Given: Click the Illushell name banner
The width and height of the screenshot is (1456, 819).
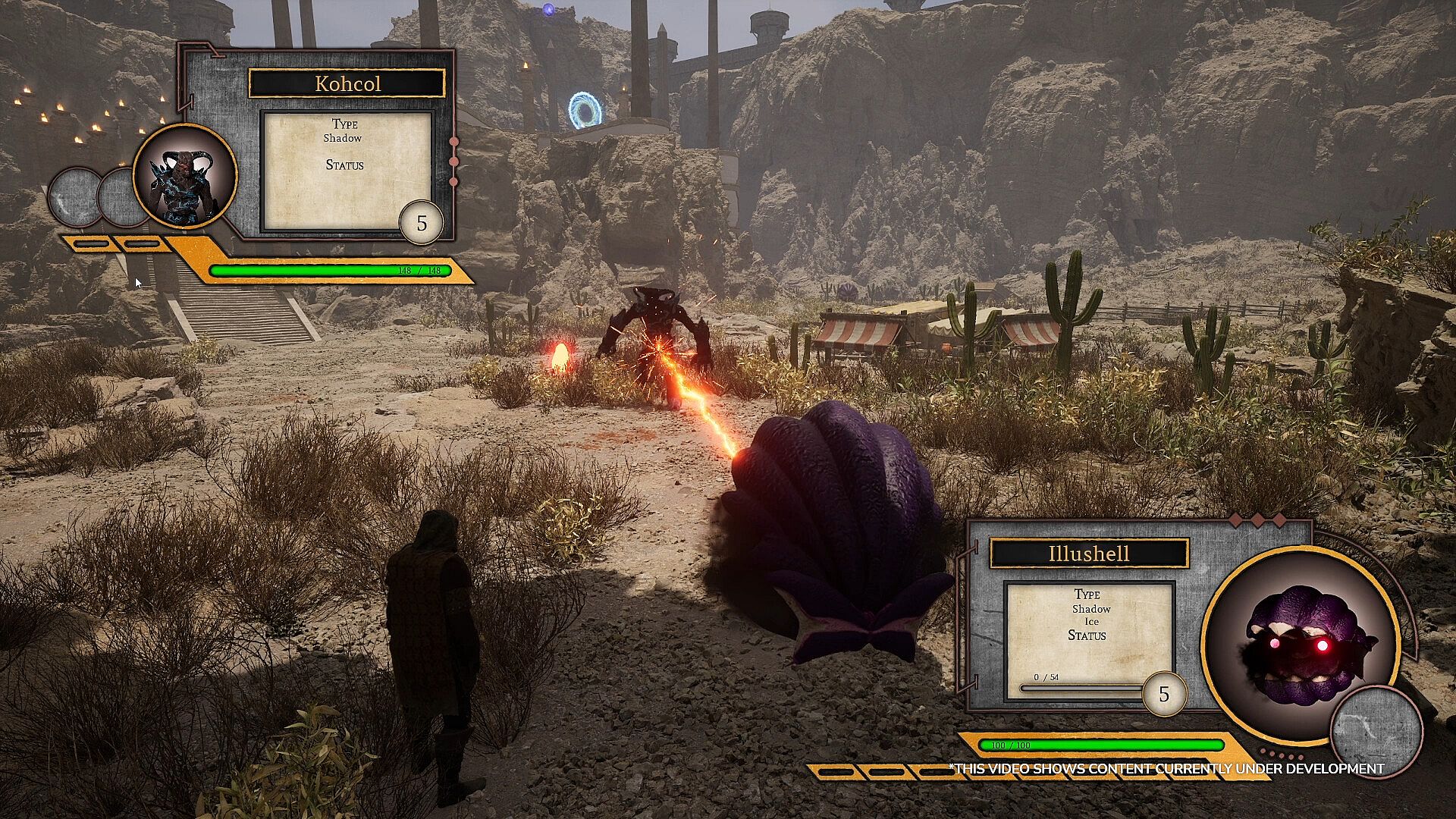Looking at the screenshot, I should (1088, 554).
